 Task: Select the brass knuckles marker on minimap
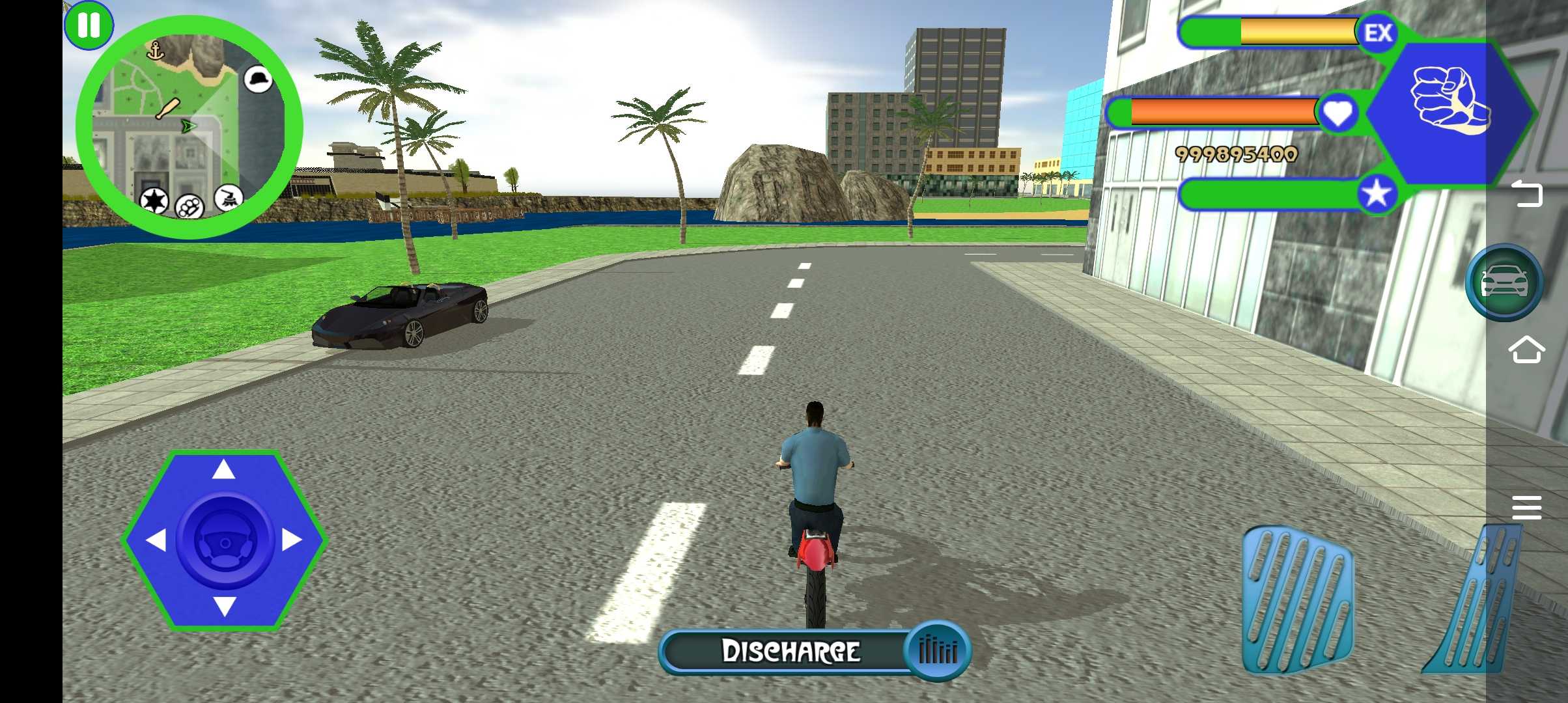pyautogui.click(x=189, y=208)
